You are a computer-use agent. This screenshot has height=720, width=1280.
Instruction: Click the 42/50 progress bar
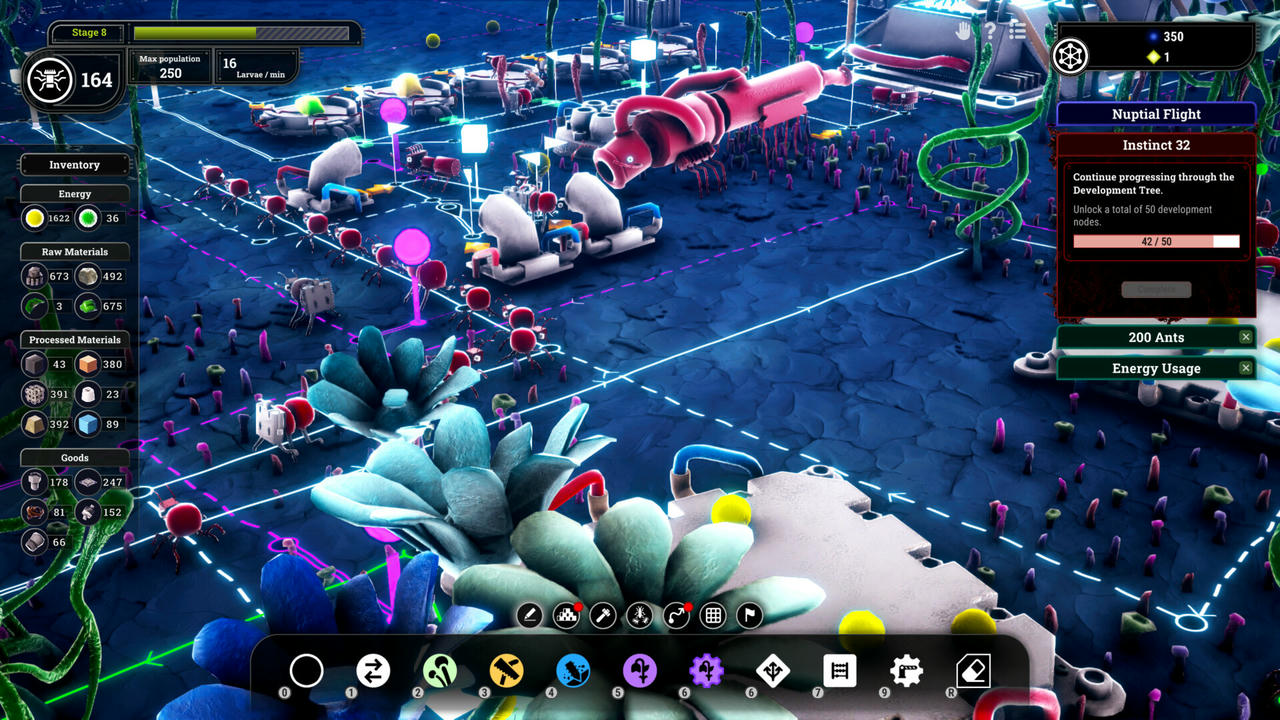click(1156, 241)
